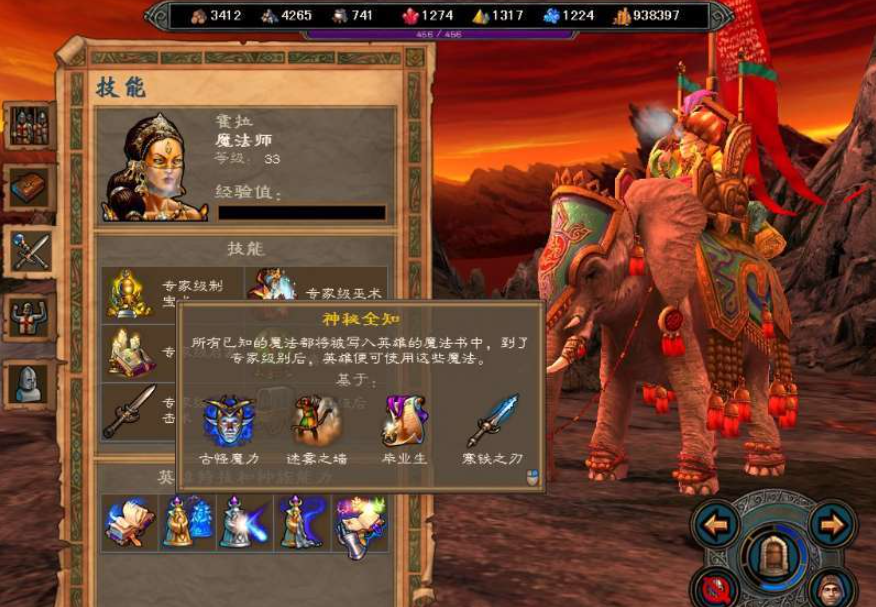
Task: Show the previous hero with left arrow
Action: [x=716, y=524]
